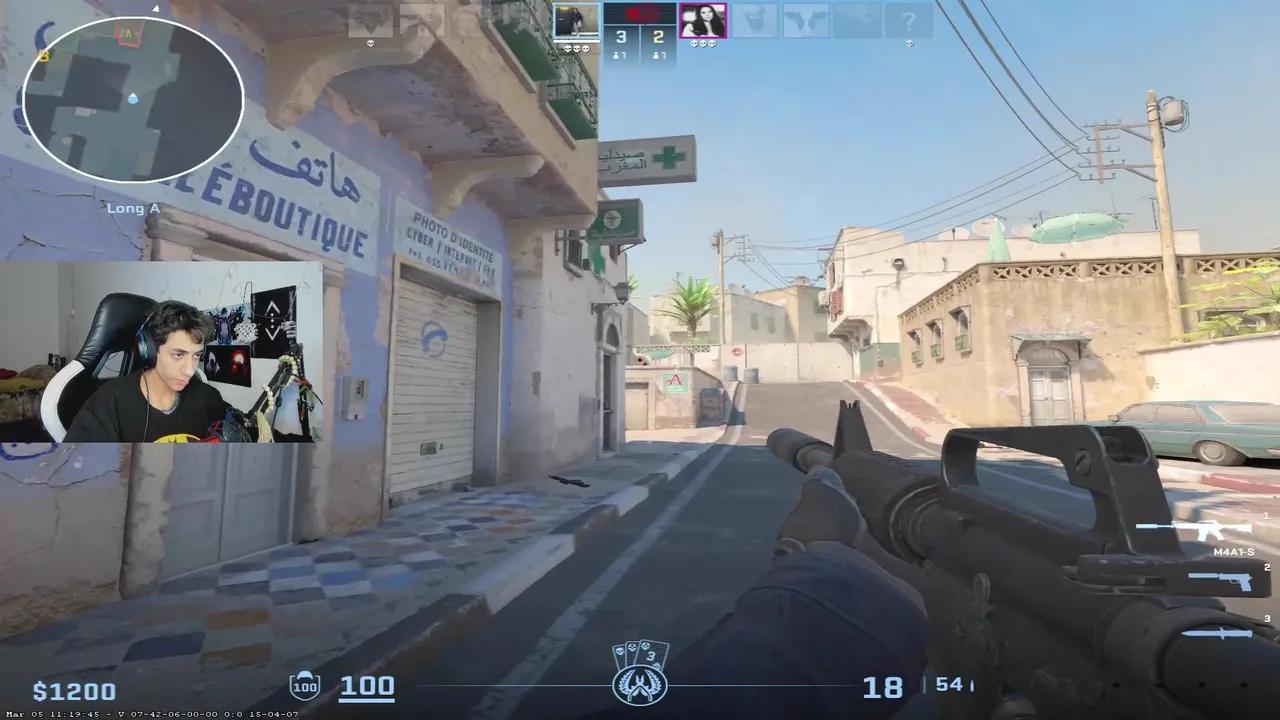Select the knife icon in the weapon list
This screenshot has width=1280, height=720.
(x=1219, y=634)
